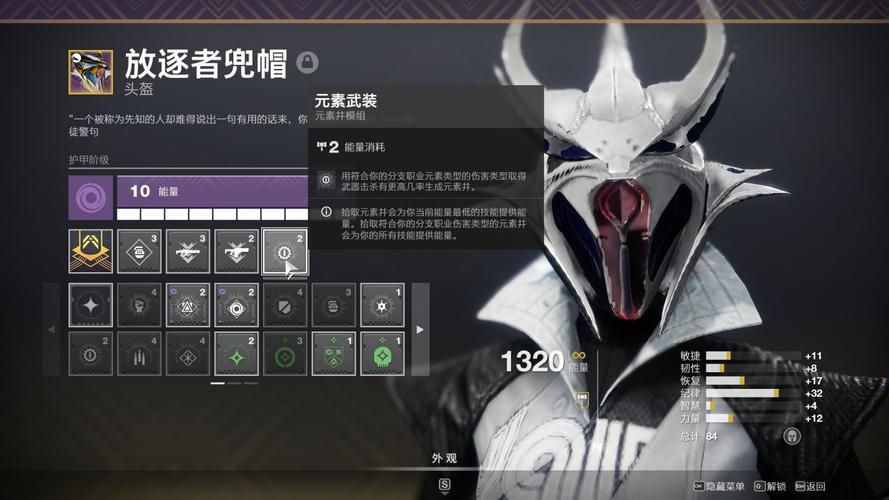
Task: Select the shield icon mod costing 4
Action: pyautogui.click(x=285, y=305)
